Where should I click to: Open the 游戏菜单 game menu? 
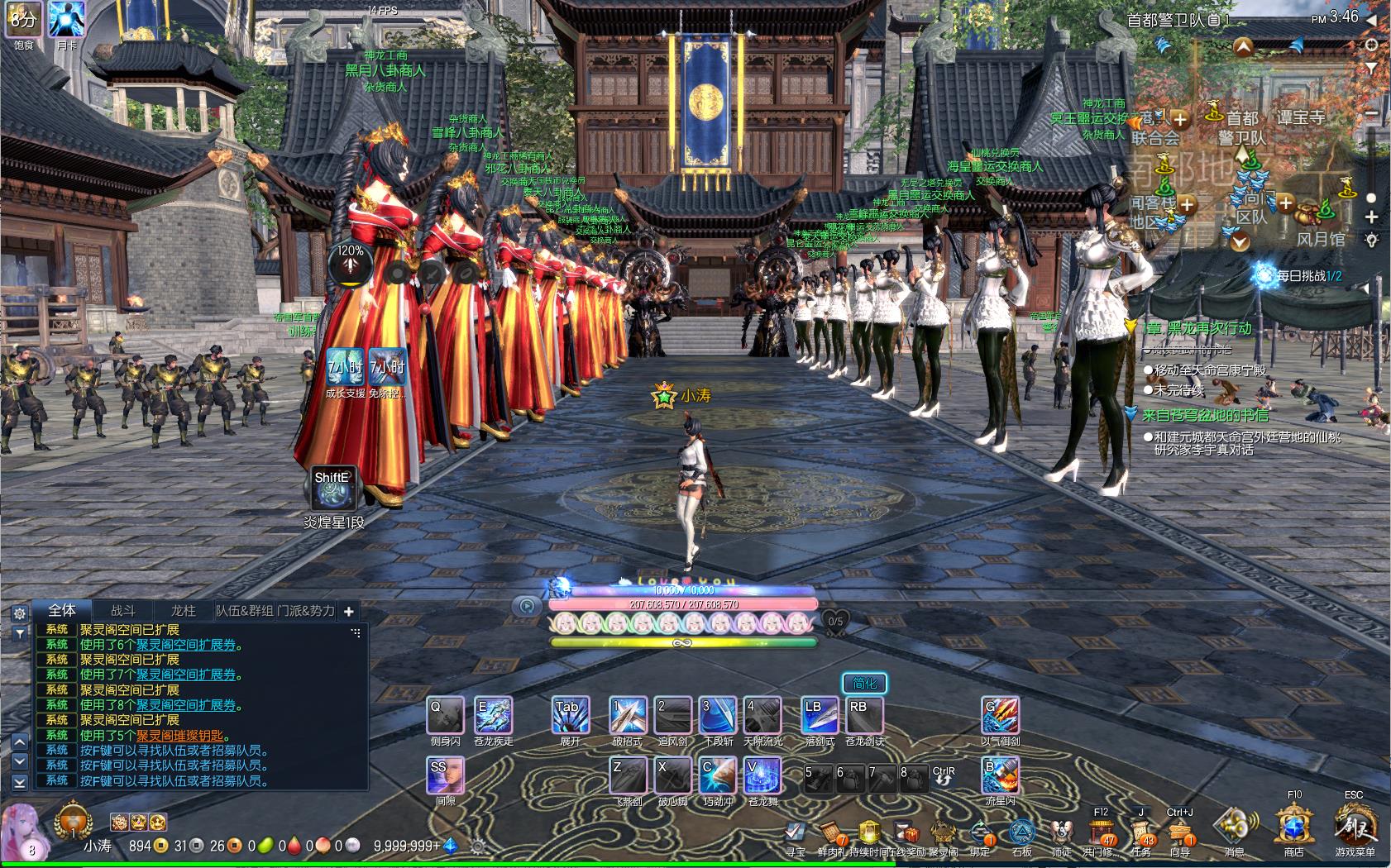(x=1355, y=826)
